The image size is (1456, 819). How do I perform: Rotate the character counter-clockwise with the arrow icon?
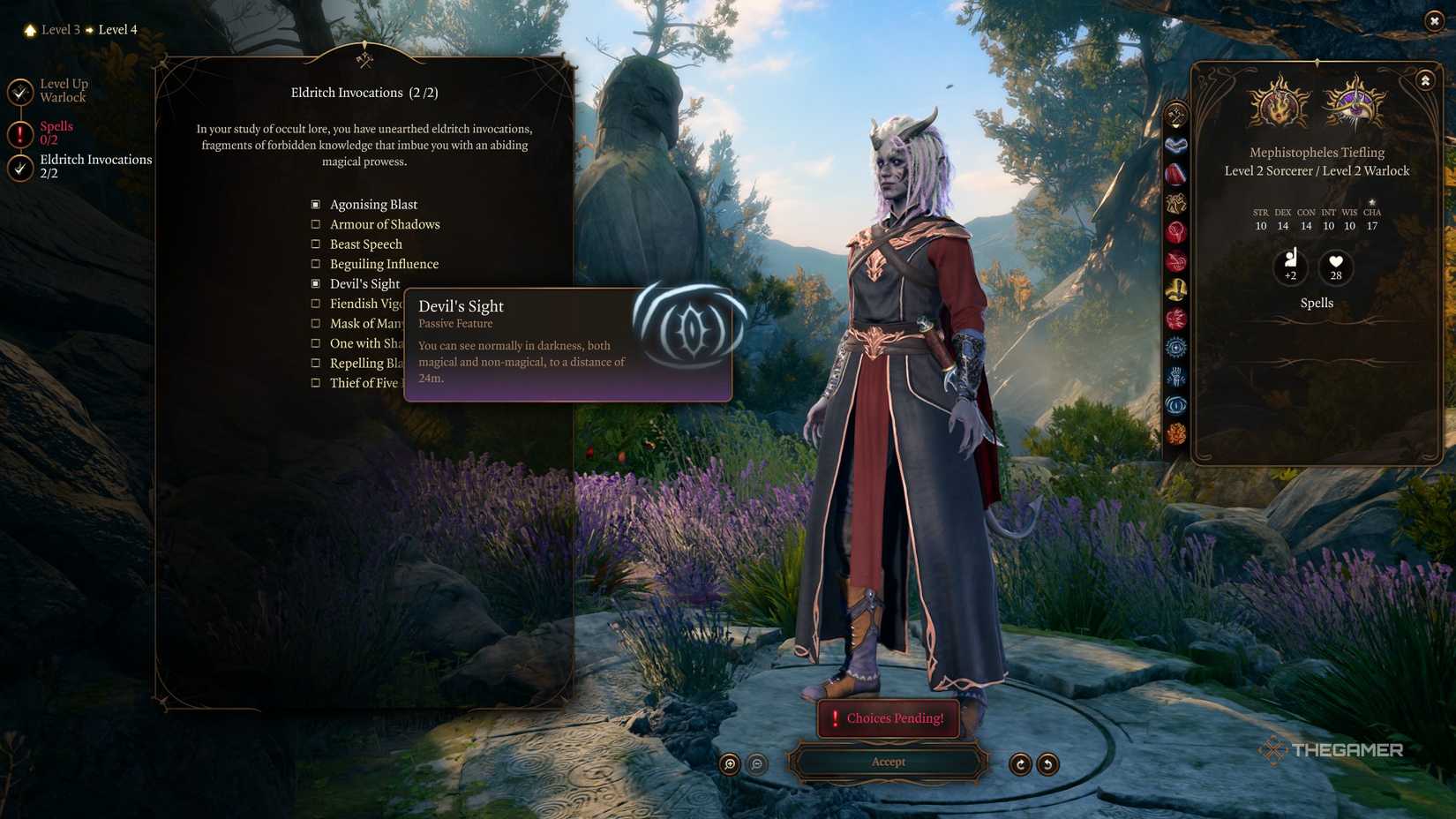tap(1047, 763)
